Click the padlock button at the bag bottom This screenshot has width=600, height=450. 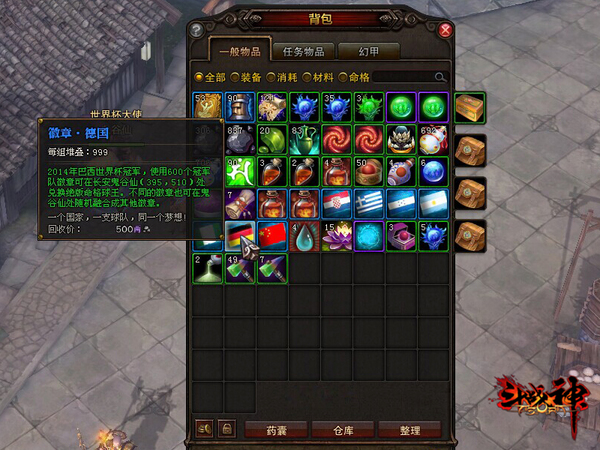click(x=227, y=429)
